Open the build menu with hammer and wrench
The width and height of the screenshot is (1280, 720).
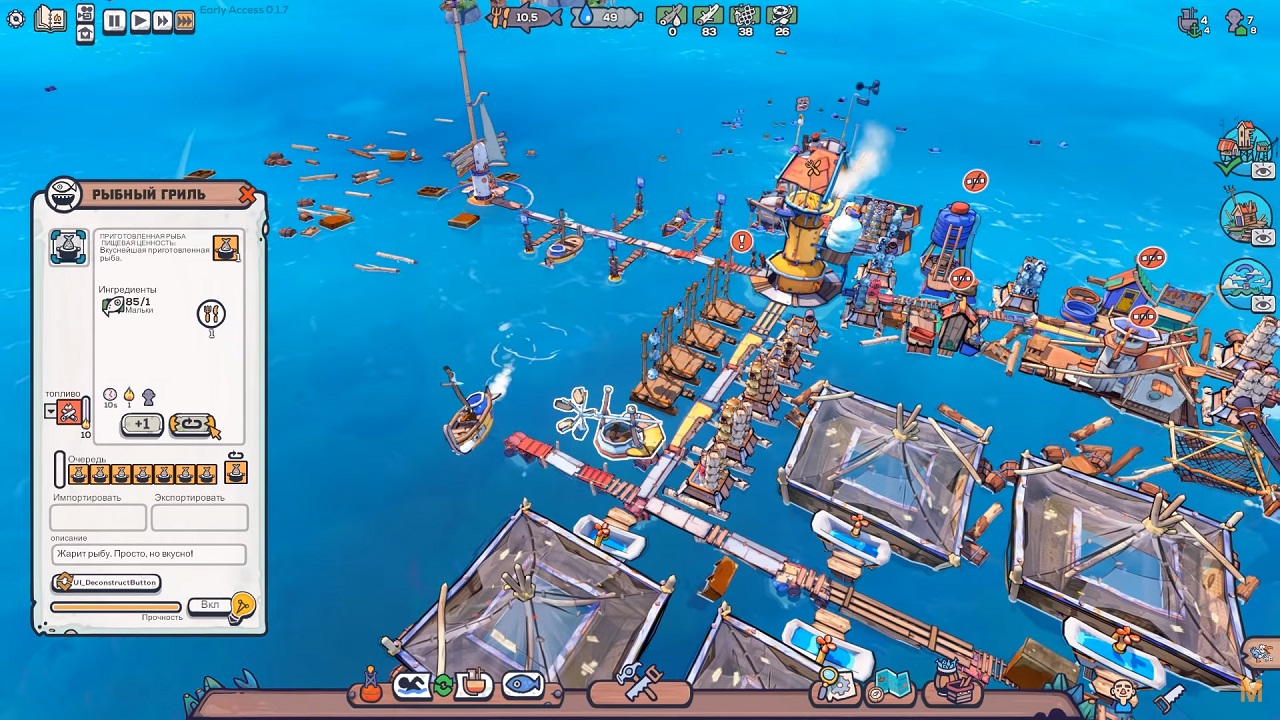point(639,684)
